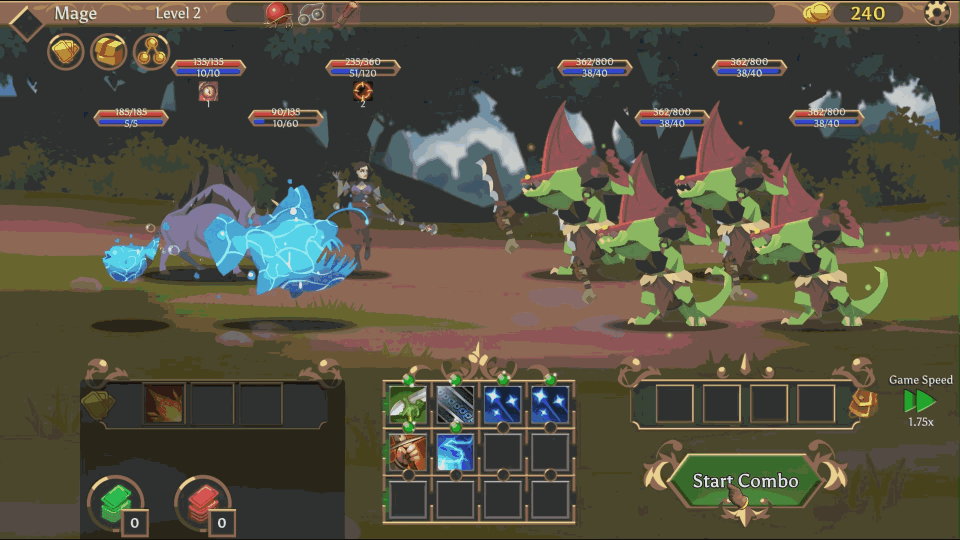Select the green axe skill card
960x540 pixels.
click(x=408, y=404)
